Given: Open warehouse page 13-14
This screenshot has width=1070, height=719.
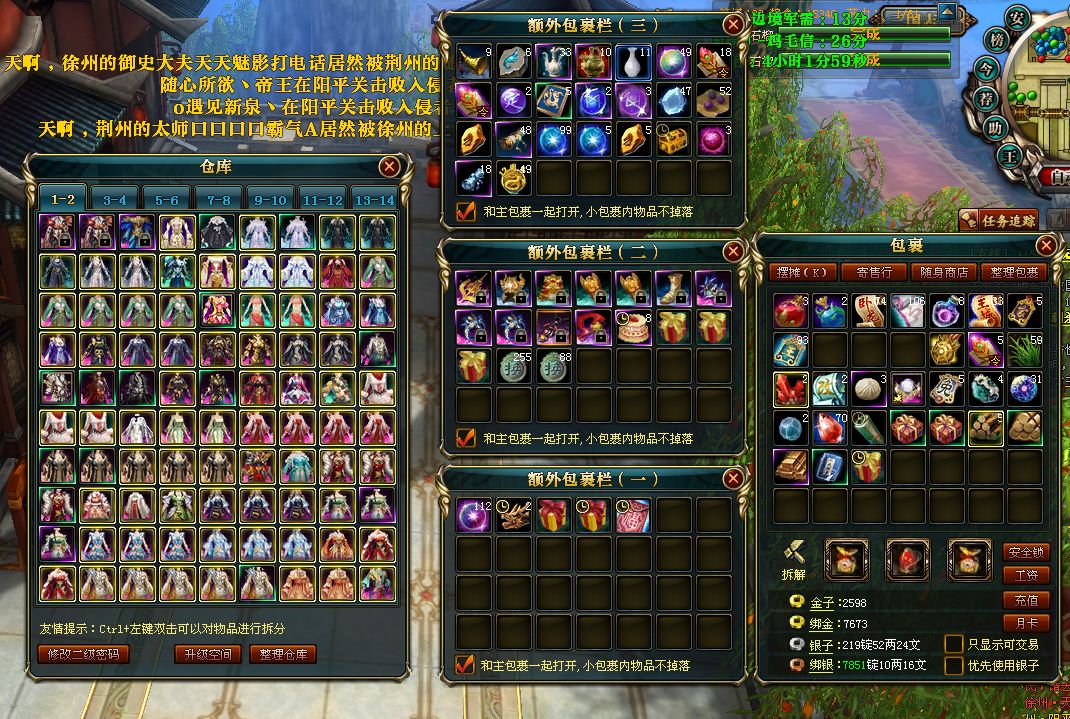Looking at the screenshot, I should coord(373,199).
